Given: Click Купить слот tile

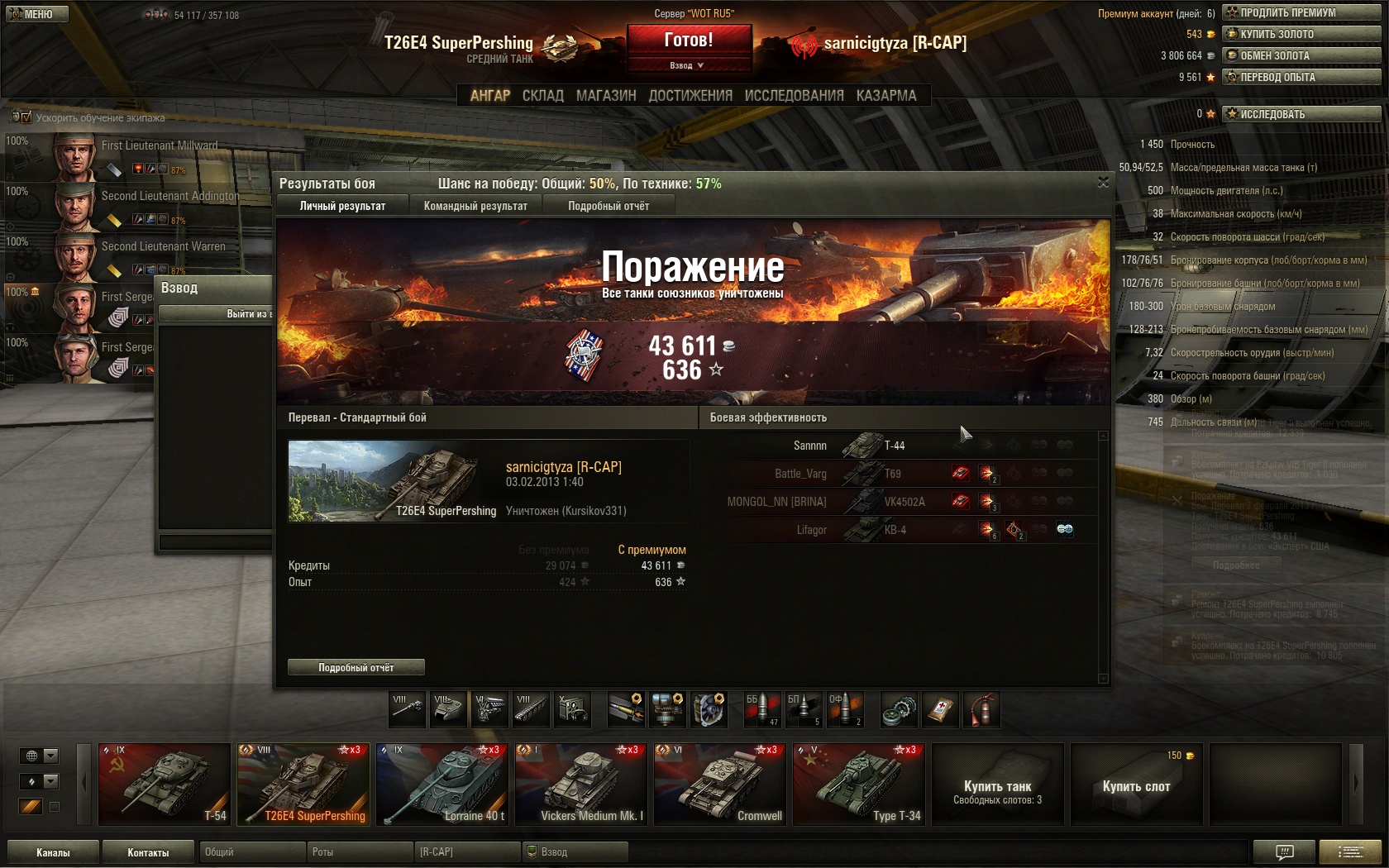Looking at the screenshot, I should [x=1136, y=785].
